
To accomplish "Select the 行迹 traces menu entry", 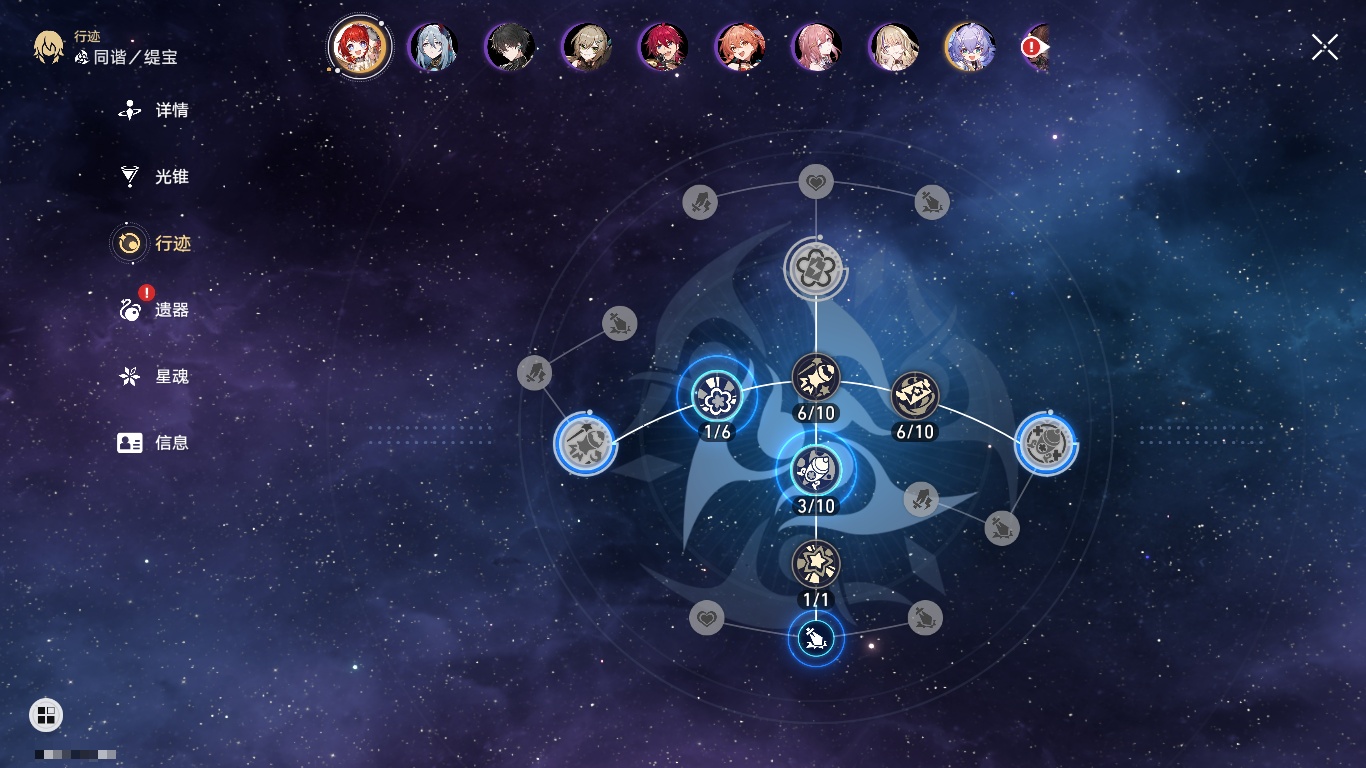I will [154, 243].
